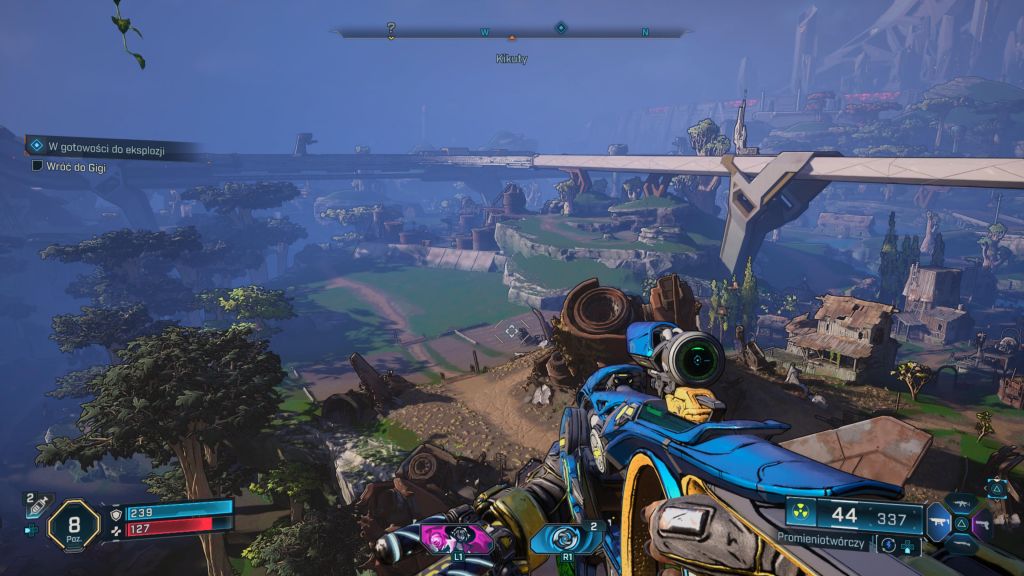Screen dimensions: 1024x576
Task: Select the equipped weapon slot on weapon wheel
Action: click(x=938, y=521)
